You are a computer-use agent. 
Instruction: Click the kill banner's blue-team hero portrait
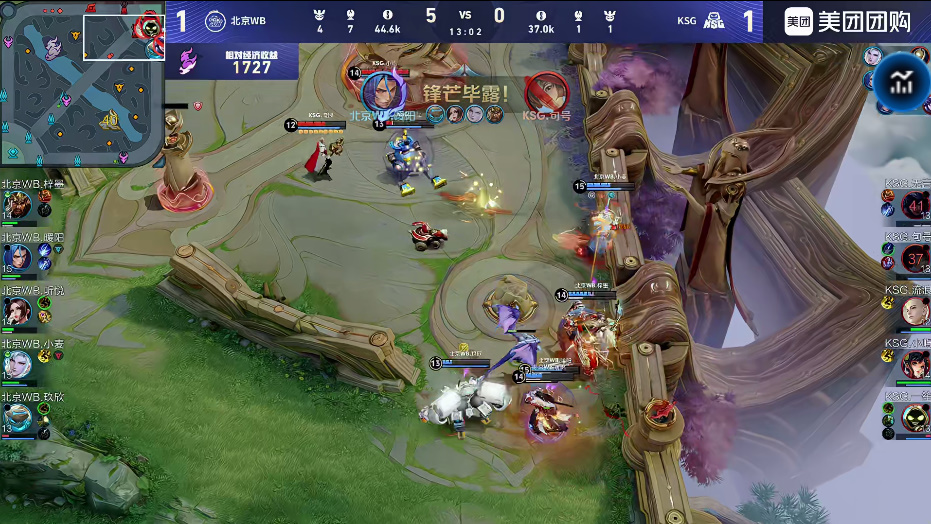(x=380, y=92)
